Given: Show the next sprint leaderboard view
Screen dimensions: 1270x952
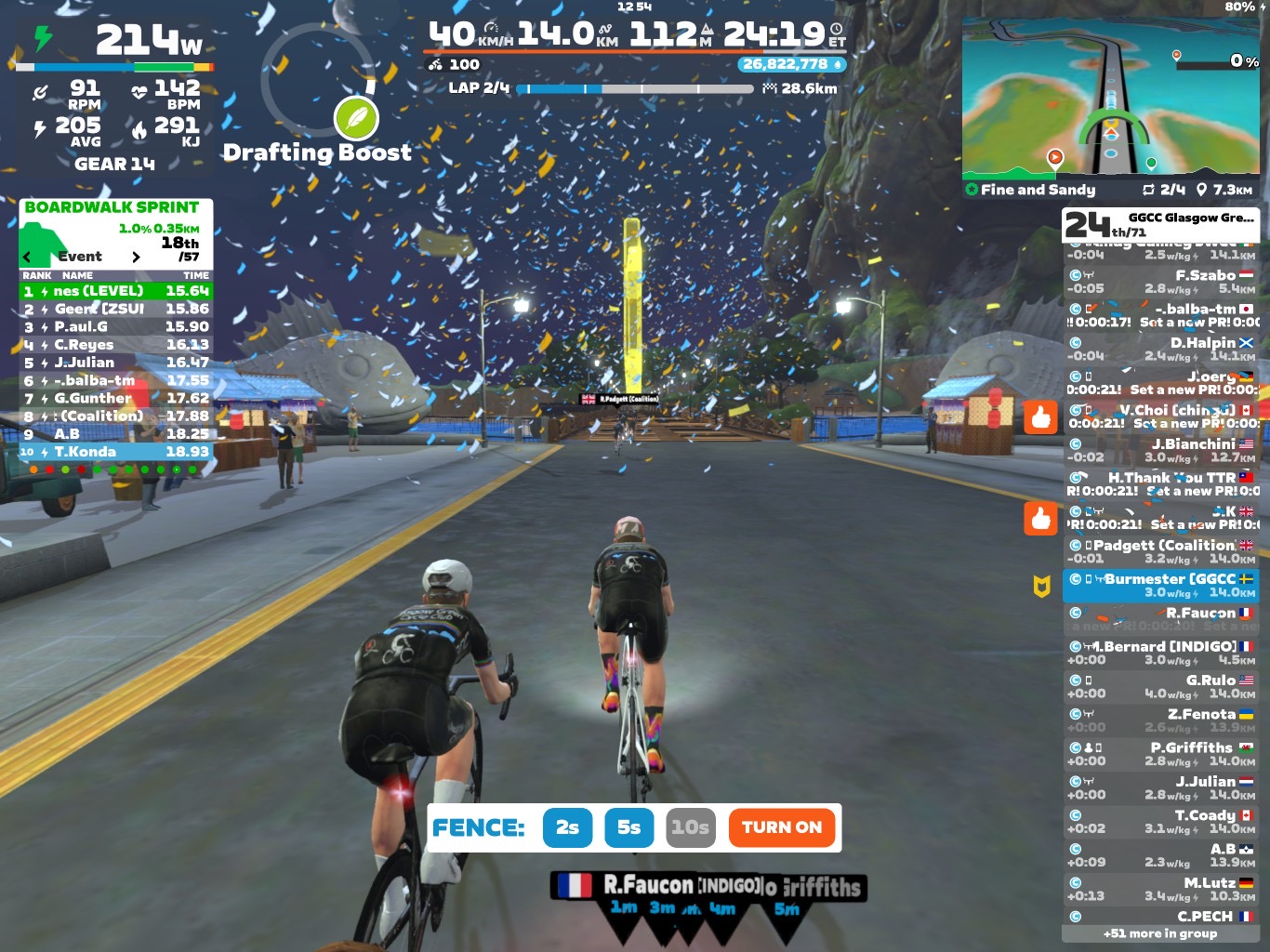Looking at the screenshot, I should tap(137, 257).
